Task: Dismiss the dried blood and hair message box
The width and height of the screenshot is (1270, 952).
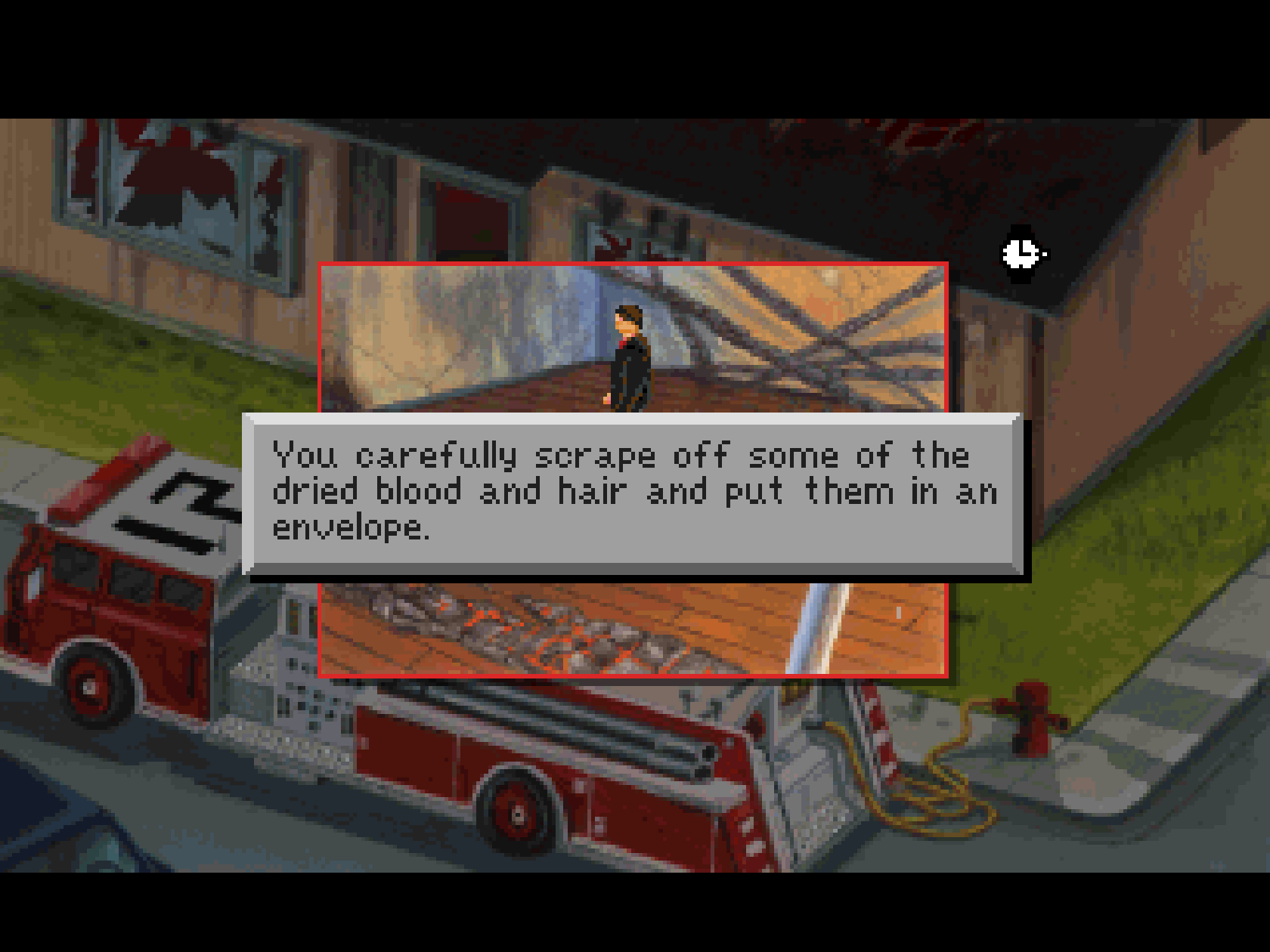Action: click(633, 493)
